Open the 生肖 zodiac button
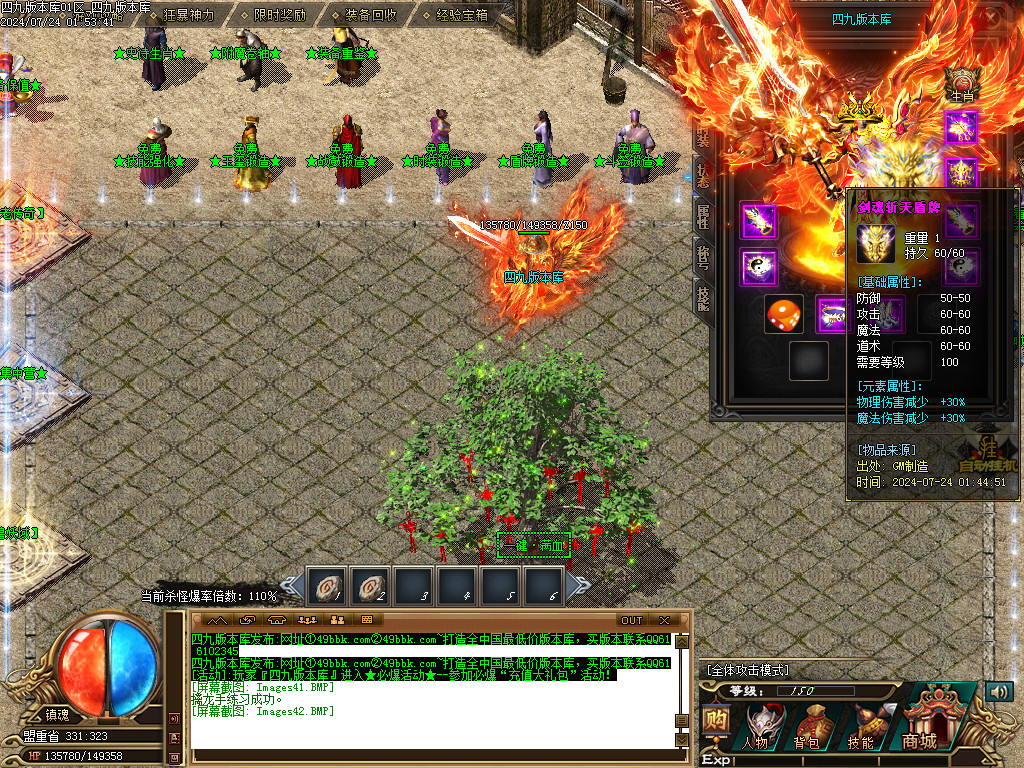Viewport: 1024px width, 768px height. [x=962, y=83]
